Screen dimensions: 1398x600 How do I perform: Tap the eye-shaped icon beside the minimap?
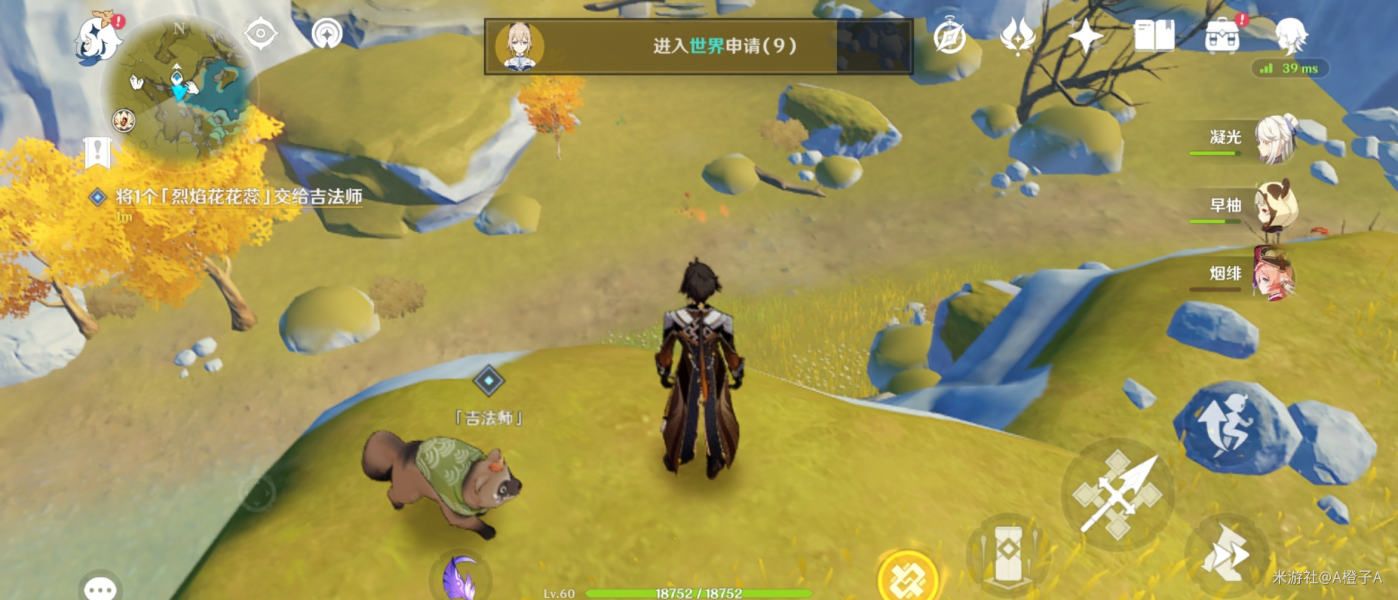coord(261,34)
